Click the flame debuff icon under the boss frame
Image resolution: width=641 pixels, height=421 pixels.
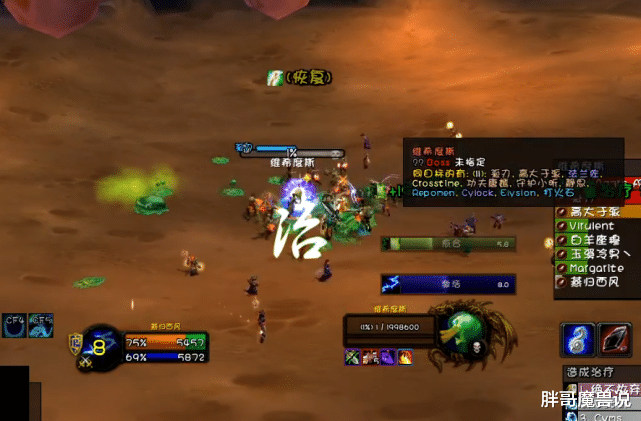pos(405,356)
